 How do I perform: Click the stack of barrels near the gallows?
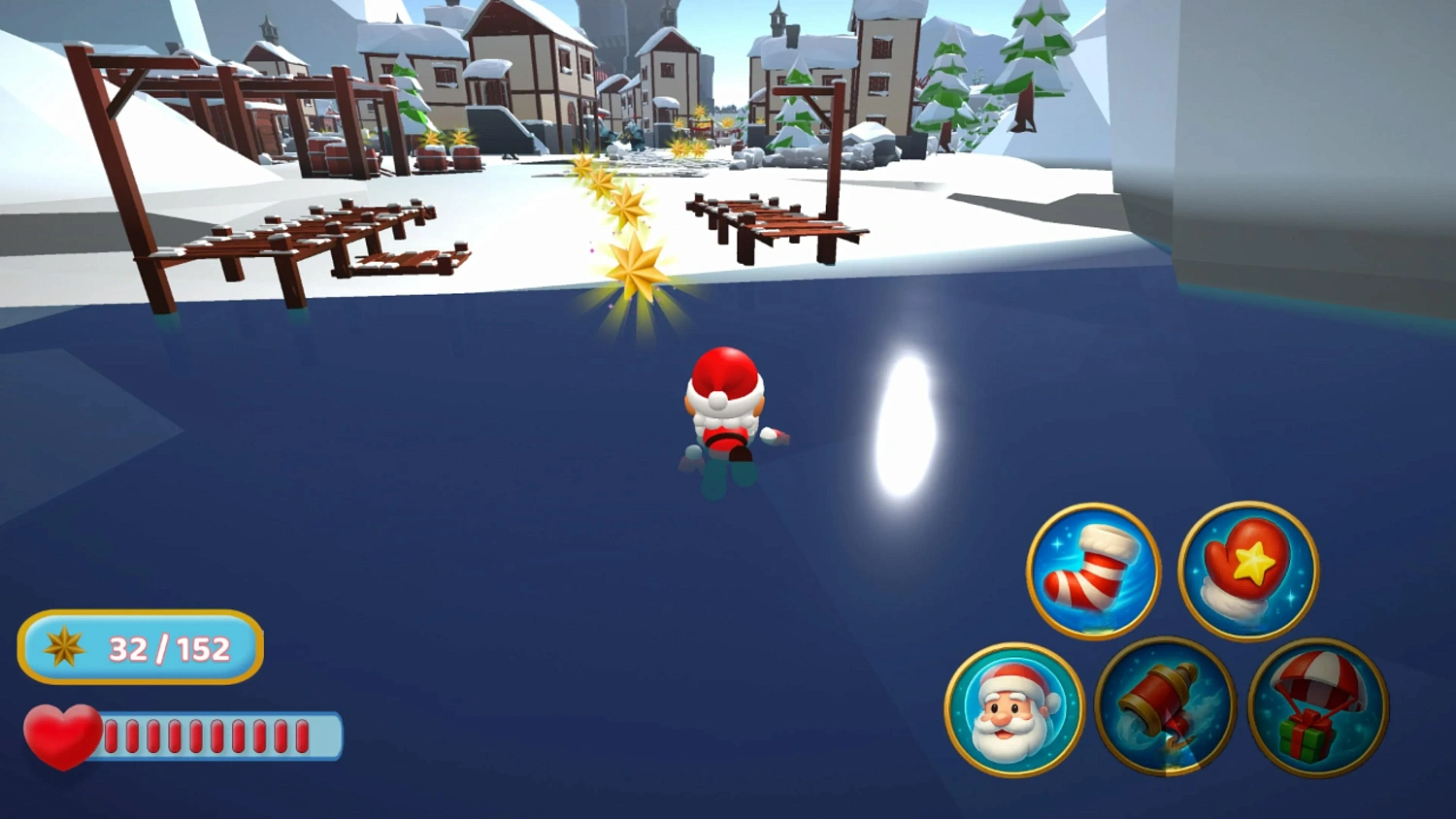pos(448,152)
